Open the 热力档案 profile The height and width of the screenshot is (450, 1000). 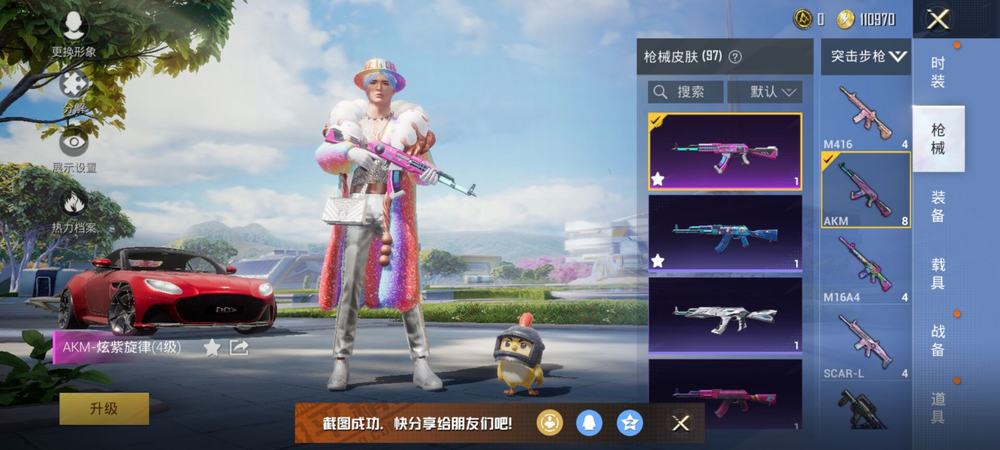[74, 208]
